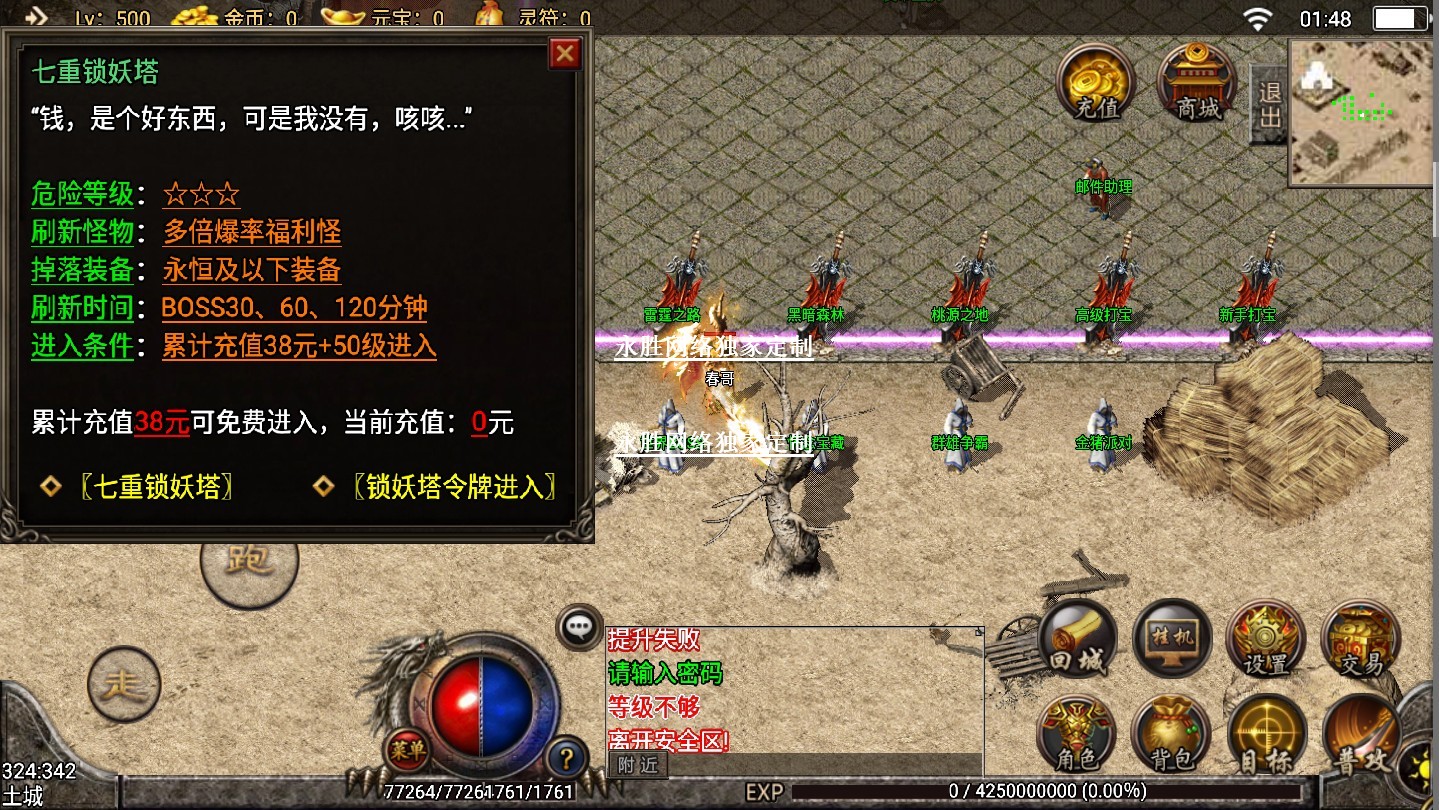Viewport: 1439px width, 810px height.
Task: Open the 设置 settings menu
Action: [x=1266, y=640]
